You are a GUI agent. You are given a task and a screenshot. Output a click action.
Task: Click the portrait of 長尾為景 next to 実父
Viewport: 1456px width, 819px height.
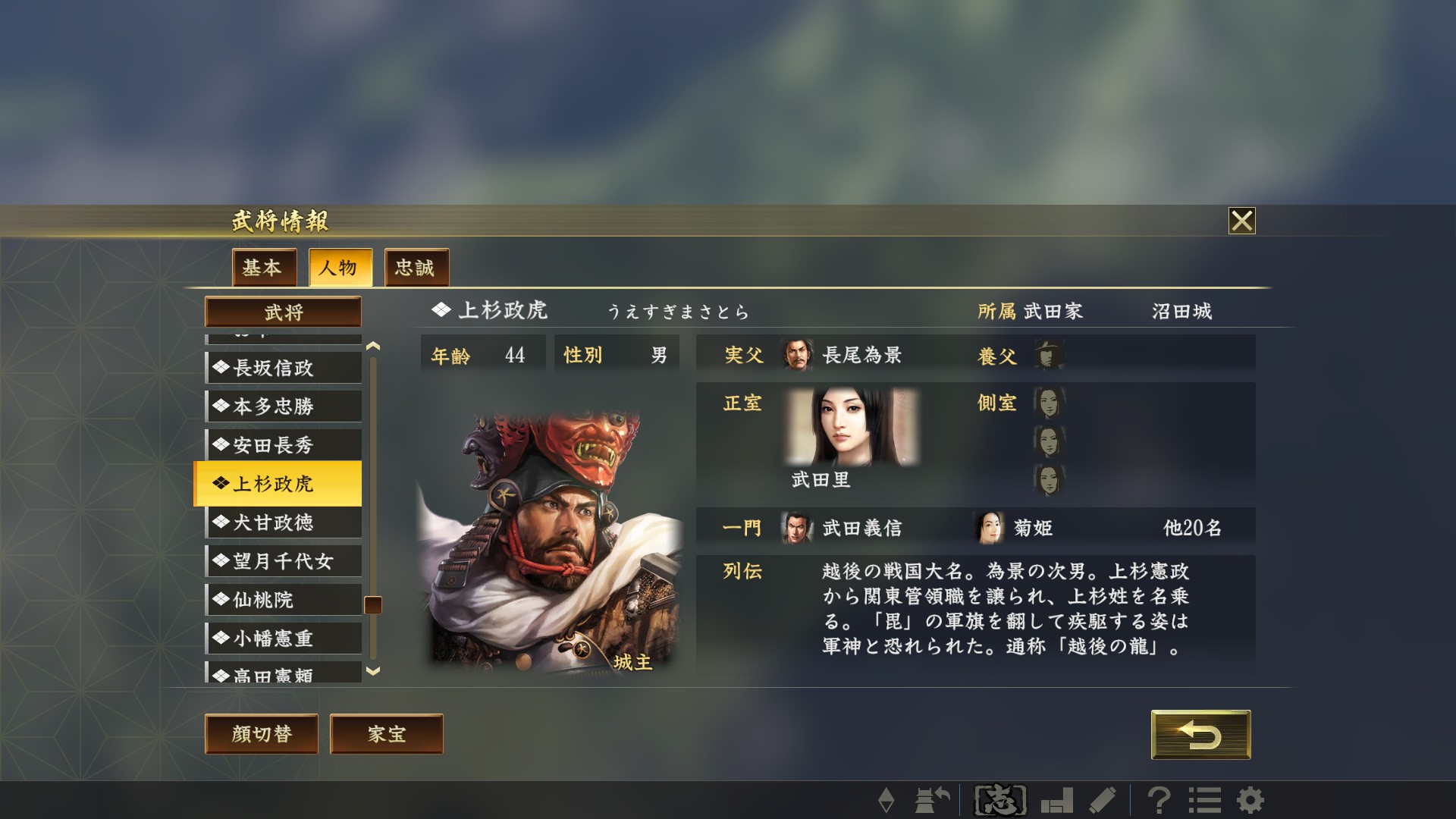point(795,353)
